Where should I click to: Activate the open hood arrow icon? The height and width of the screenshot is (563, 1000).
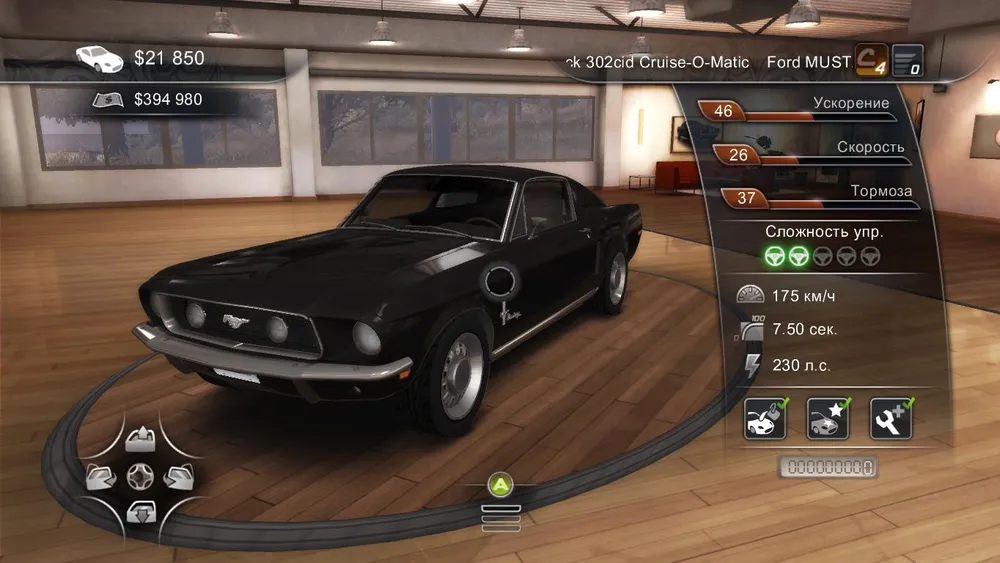[x=139, y=440]
